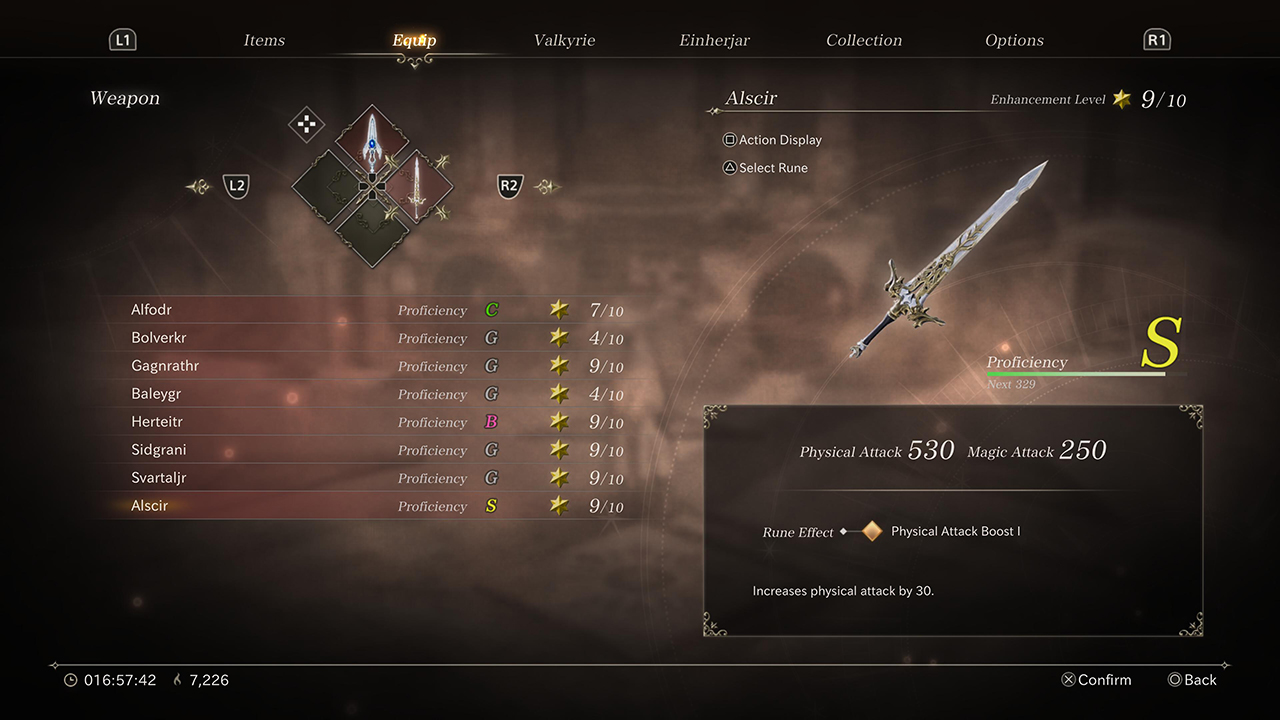The width and height of the screenshot is (1280, 720).
Task: Show the Collection tab
Action: [864, 40]
